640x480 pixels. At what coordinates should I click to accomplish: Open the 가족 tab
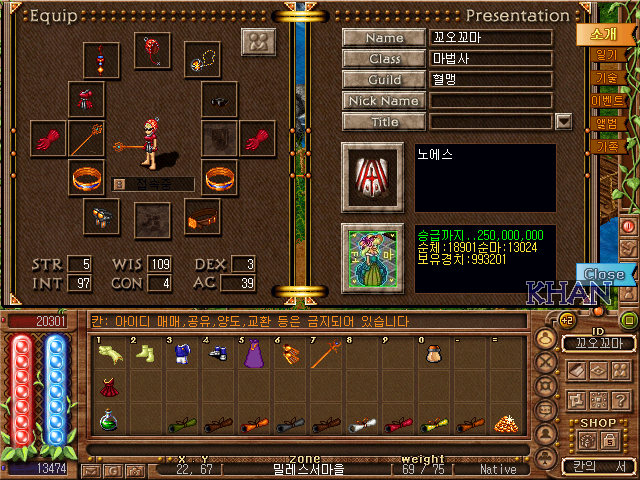coord(607,146)
